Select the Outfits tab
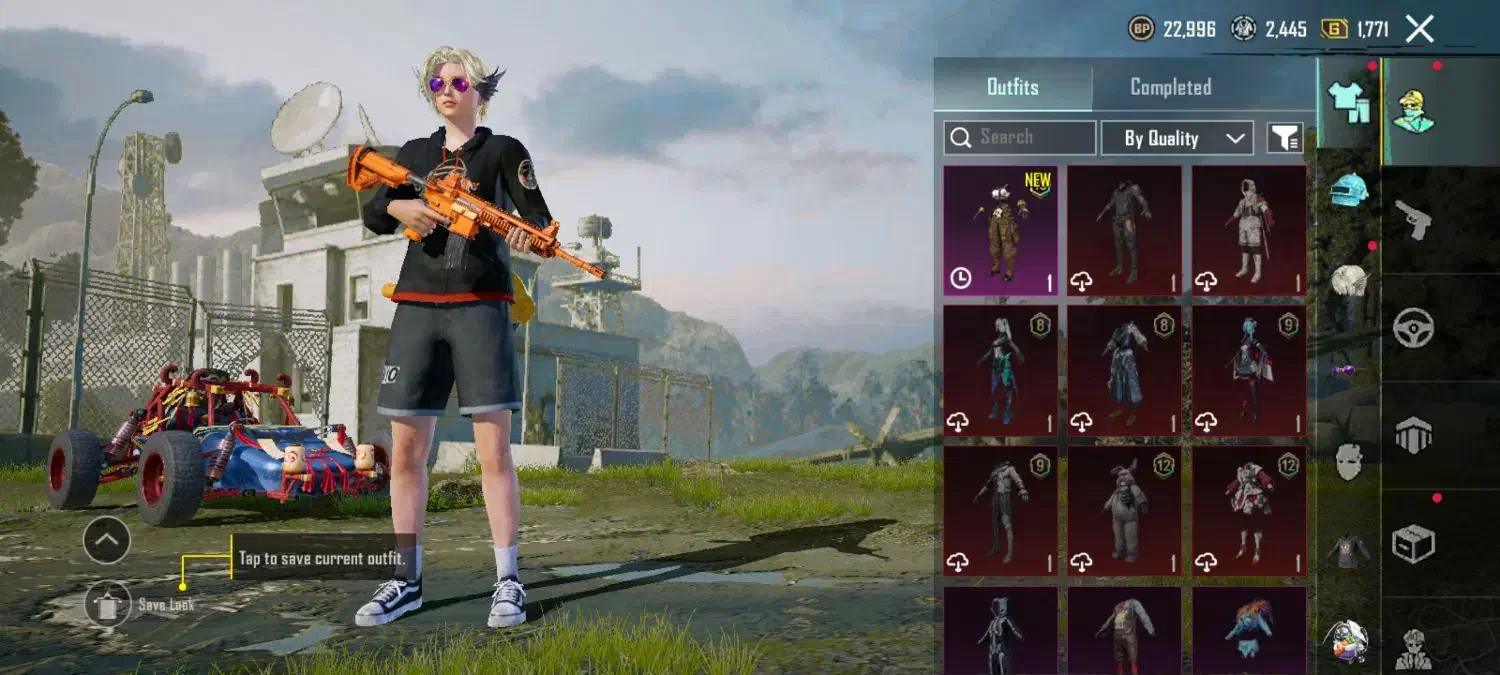 (1012, 87)
